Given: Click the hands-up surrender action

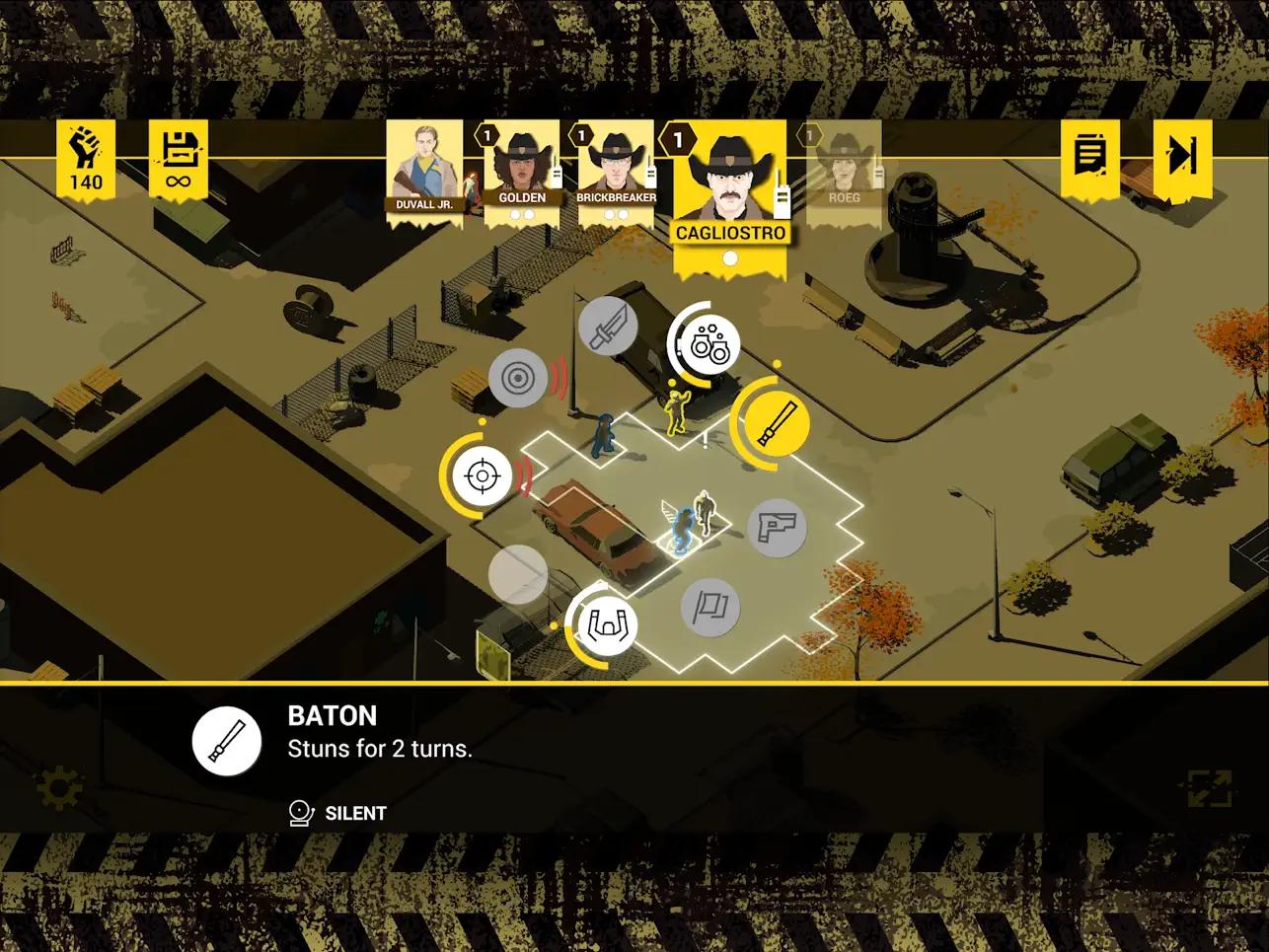Looking at the screenshot, I should click(x=607, y=623).
